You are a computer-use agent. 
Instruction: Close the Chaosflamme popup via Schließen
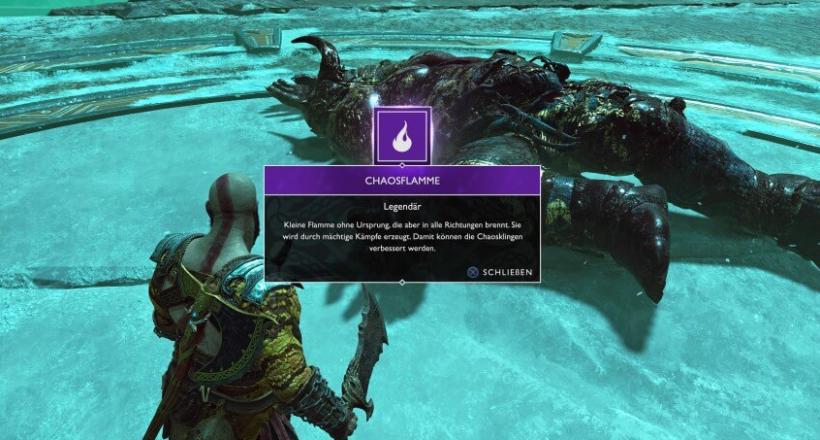tap(499, 272)
